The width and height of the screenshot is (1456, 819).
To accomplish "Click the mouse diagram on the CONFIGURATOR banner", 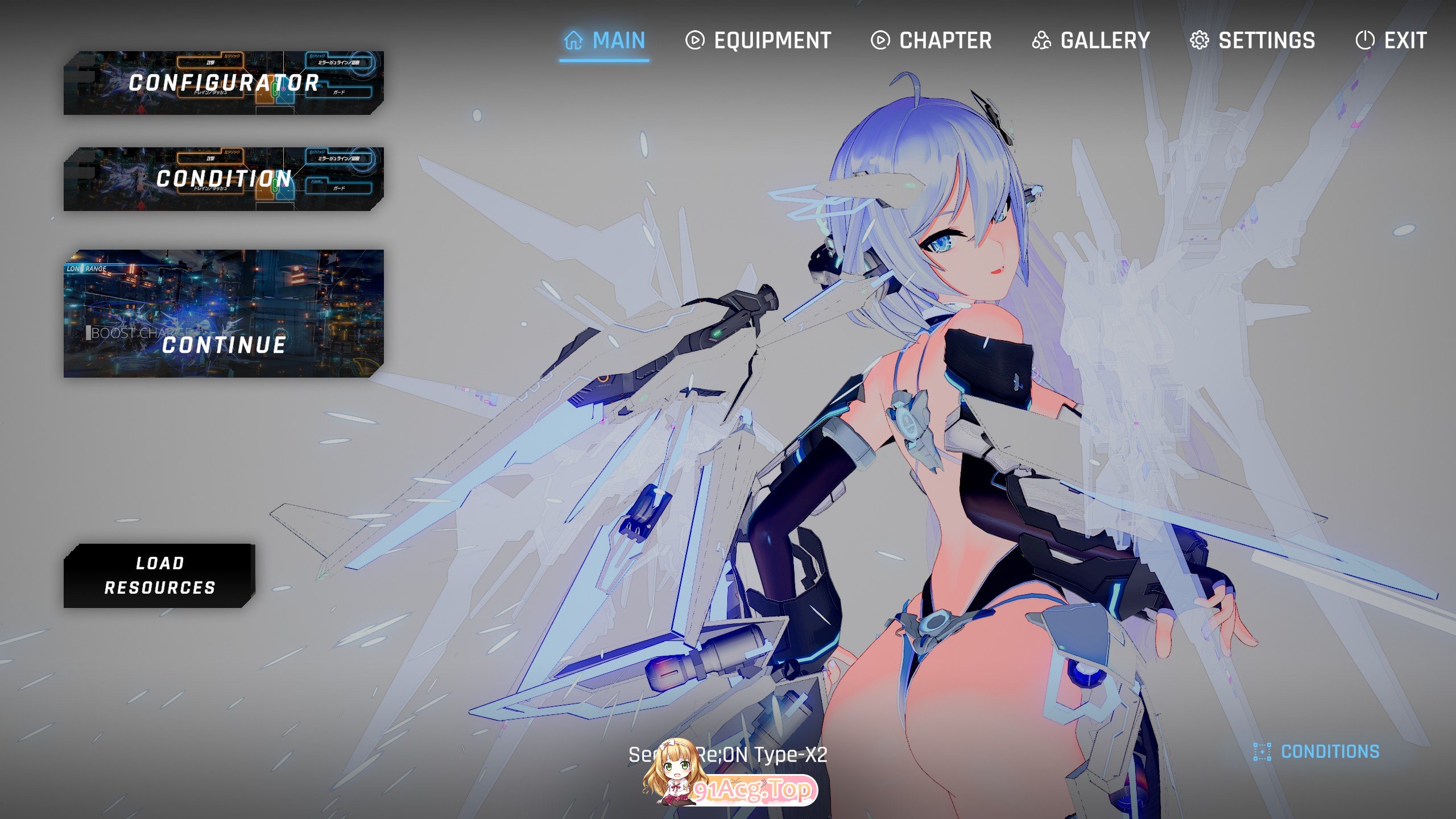I will [x=275, y=91].
